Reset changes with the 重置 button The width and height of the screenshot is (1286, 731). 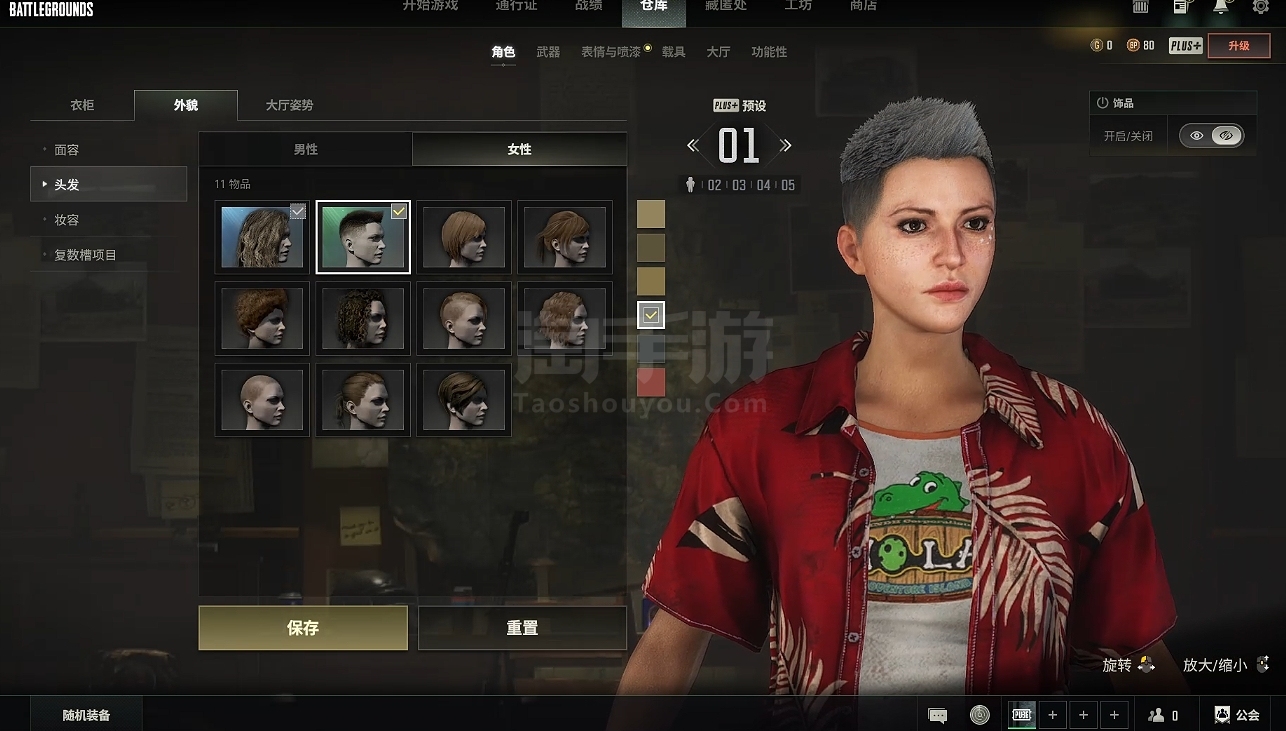(522, 628)
